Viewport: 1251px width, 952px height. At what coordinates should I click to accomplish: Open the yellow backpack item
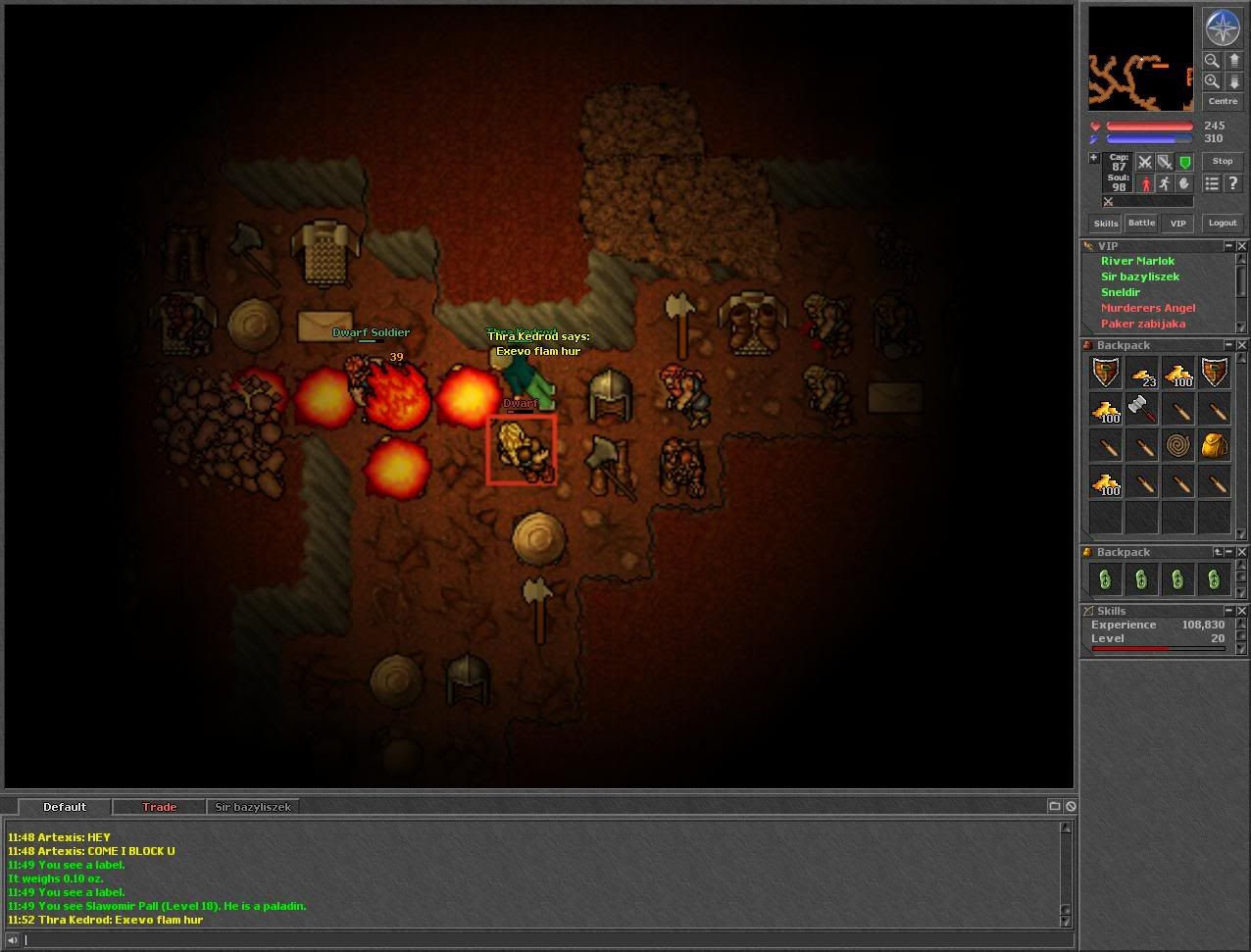pos(1214,446)
